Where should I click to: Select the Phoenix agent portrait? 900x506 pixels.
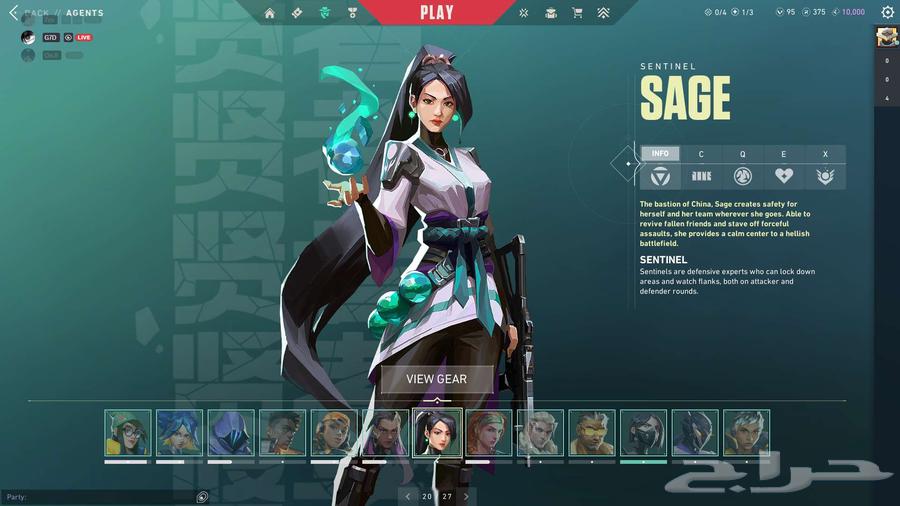pos(282,433)
